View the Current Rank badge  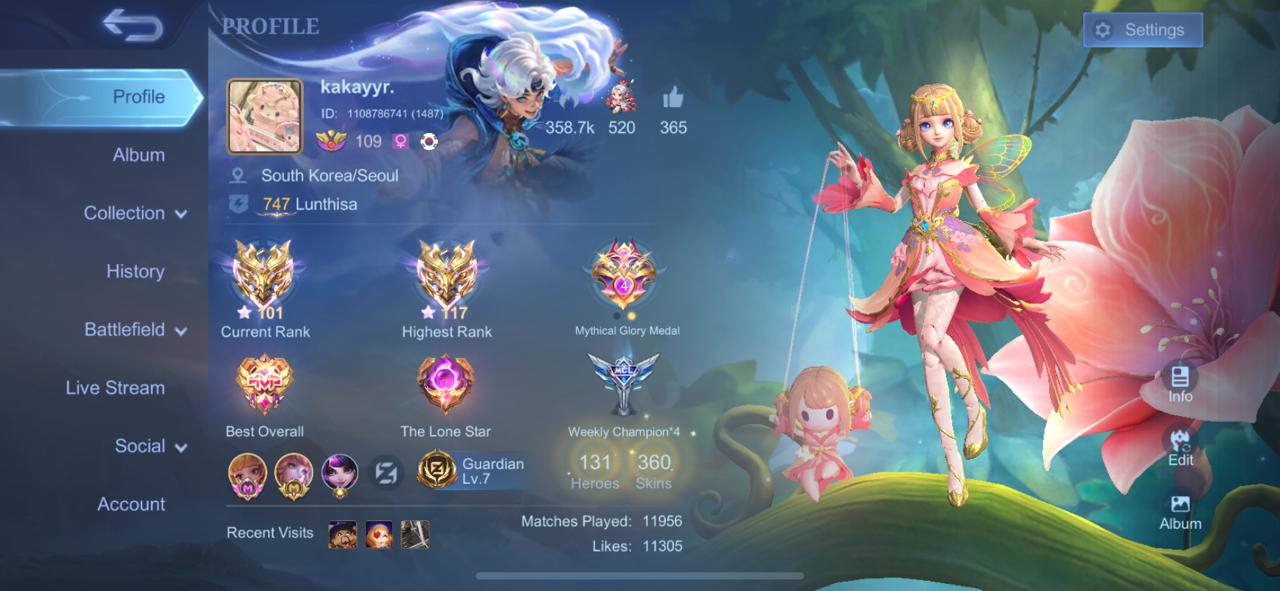pyautogui.click(x=264, y=278)
